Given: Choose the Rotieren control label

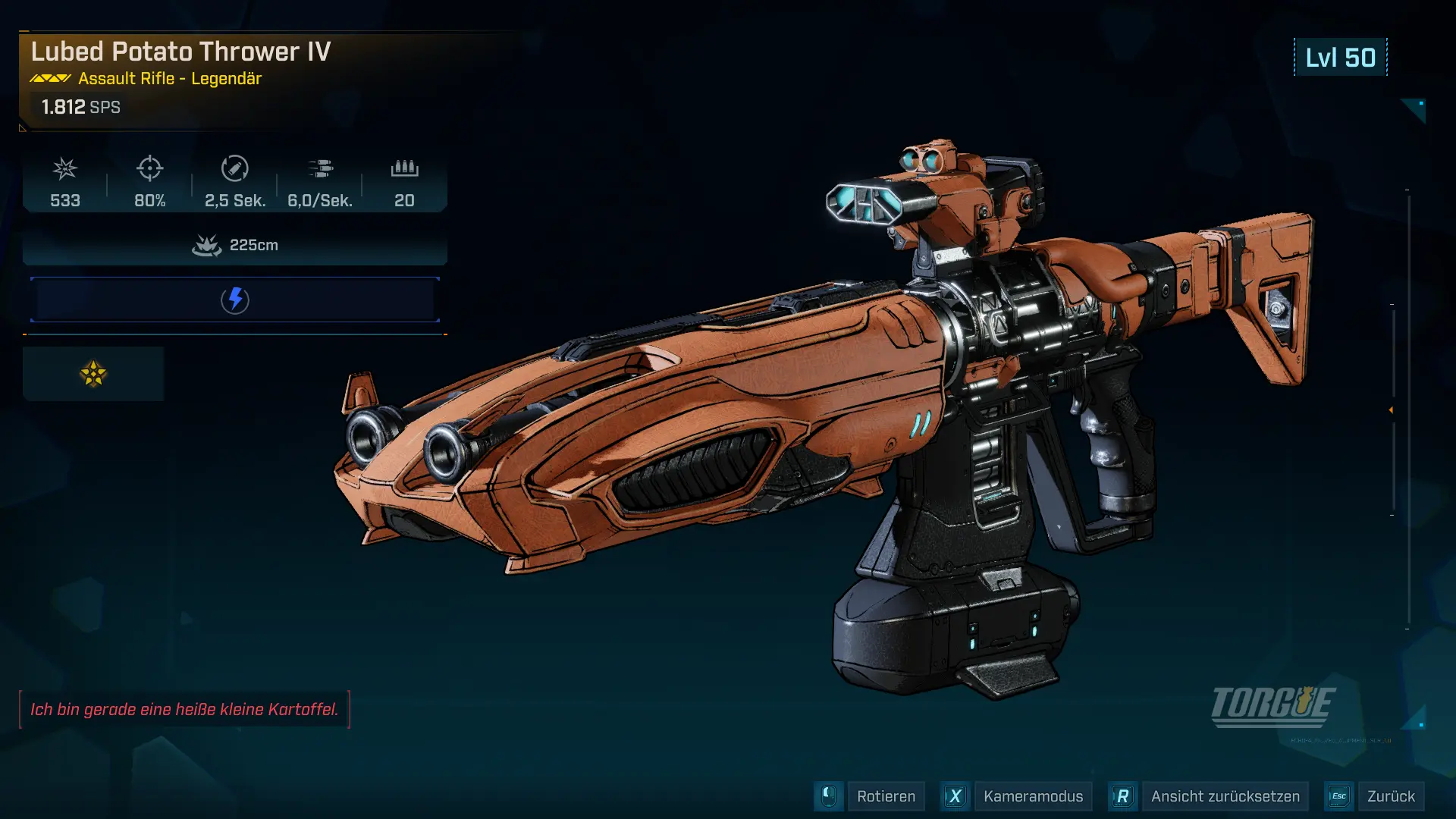Looking at the screenshot, I should point(886,796).
